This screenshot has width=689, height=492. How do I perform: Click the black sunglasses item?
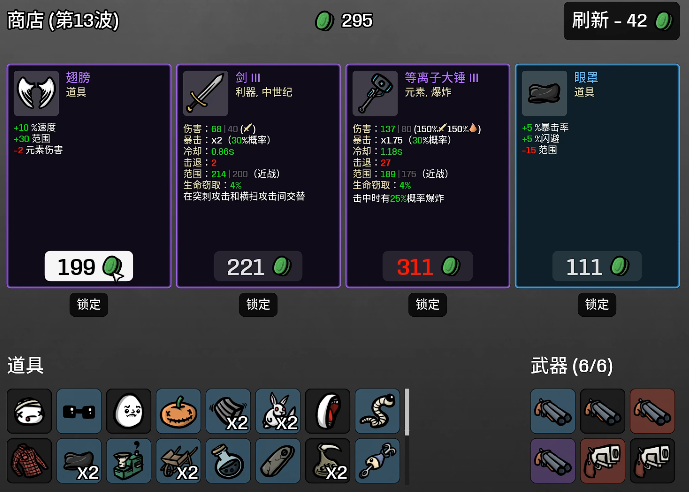[79, 411]
